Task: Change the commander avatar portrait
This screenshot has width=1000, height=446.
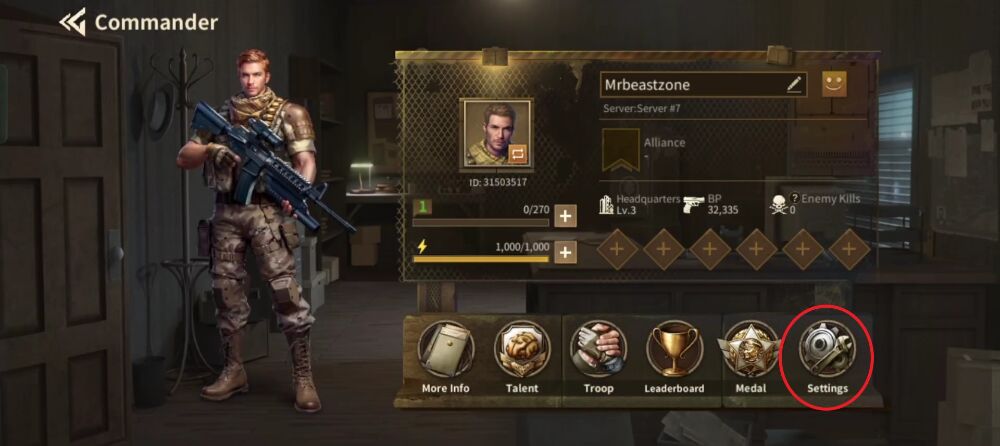Action: pos(496,134)
